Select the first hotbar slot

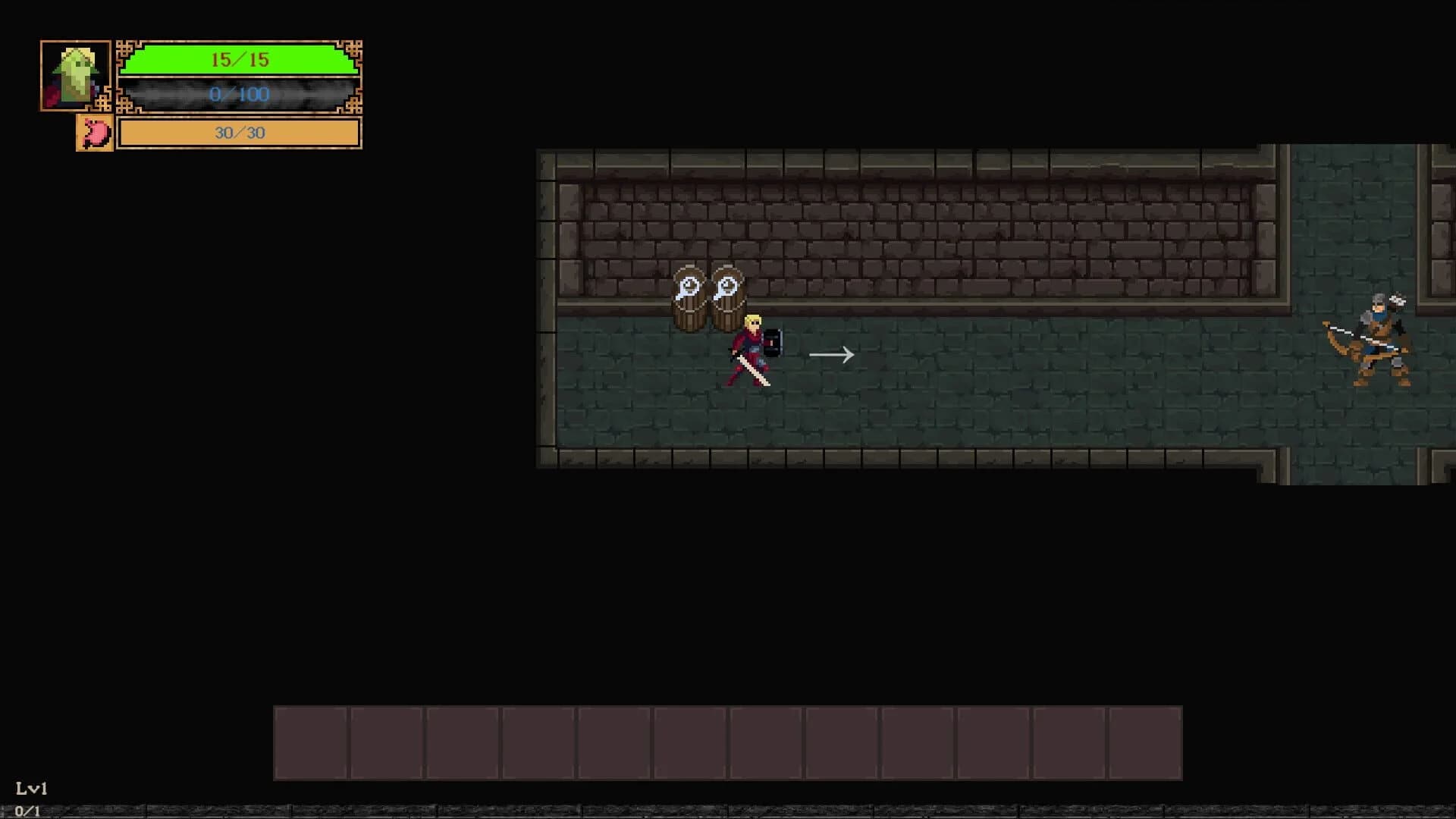(311, 743)
